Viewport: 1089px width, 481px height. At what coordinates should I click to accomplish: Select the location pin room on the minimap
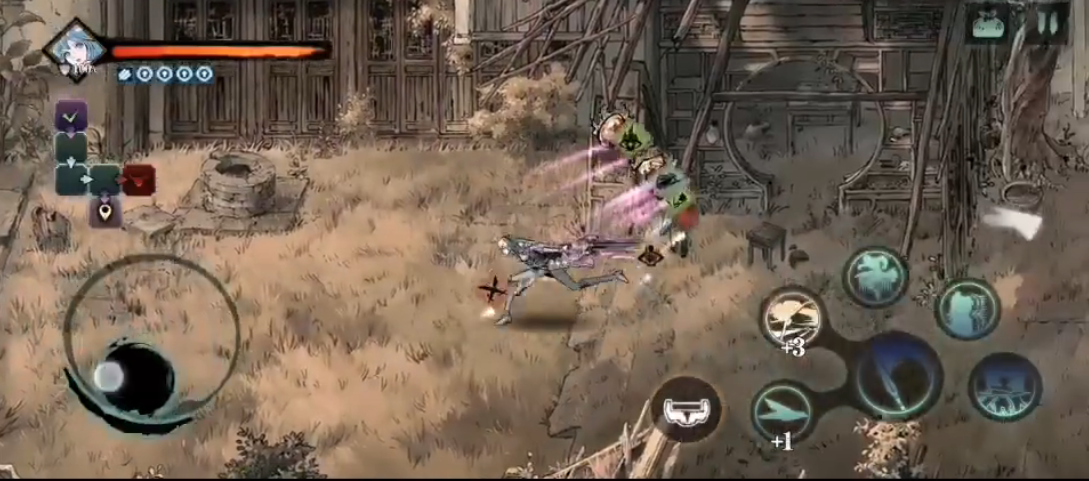click(x=104, y=211)
